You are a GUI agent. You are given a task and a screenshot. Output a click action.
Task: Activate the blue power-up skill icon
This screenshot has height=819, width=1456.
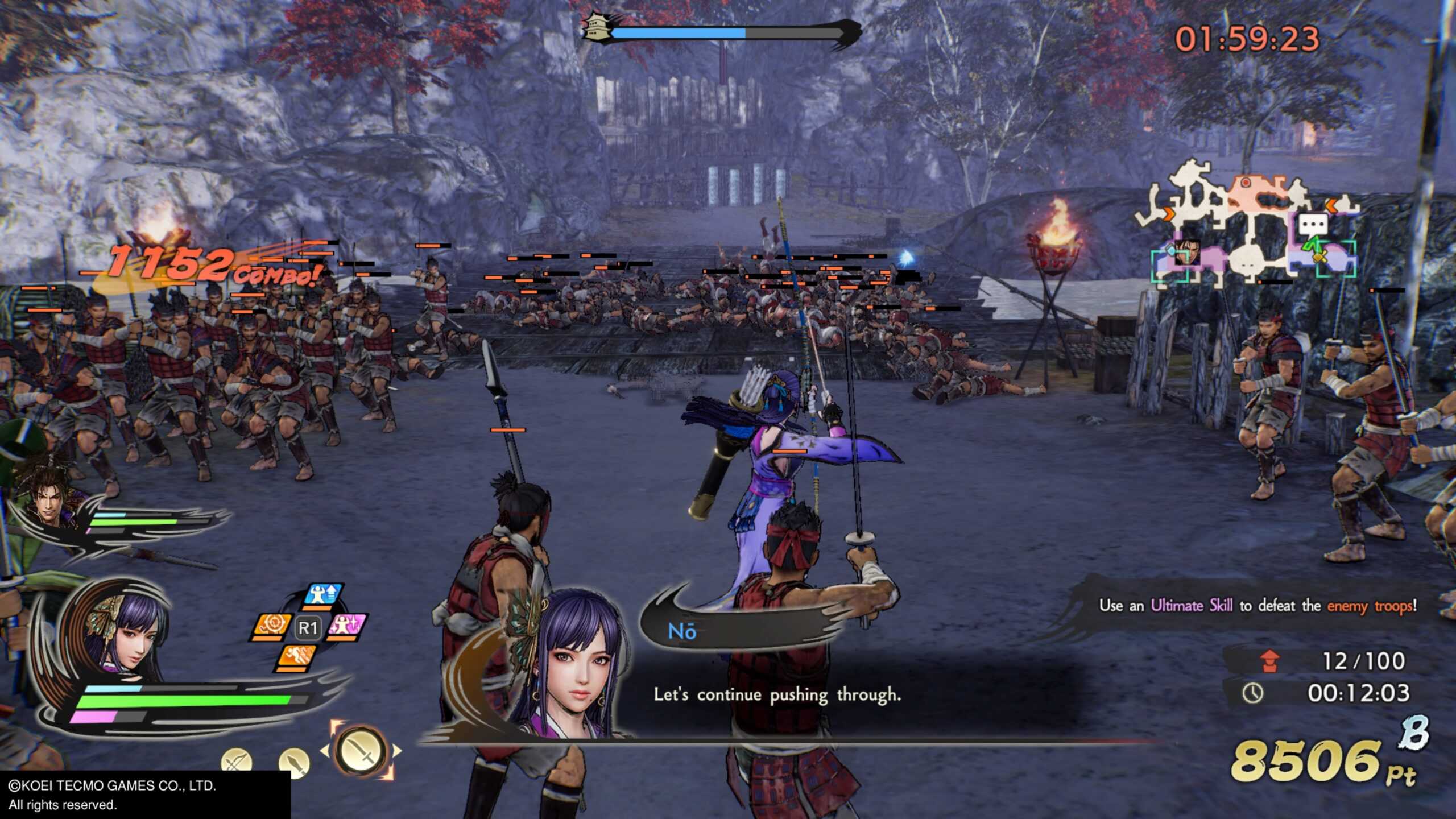click(324, 594)
